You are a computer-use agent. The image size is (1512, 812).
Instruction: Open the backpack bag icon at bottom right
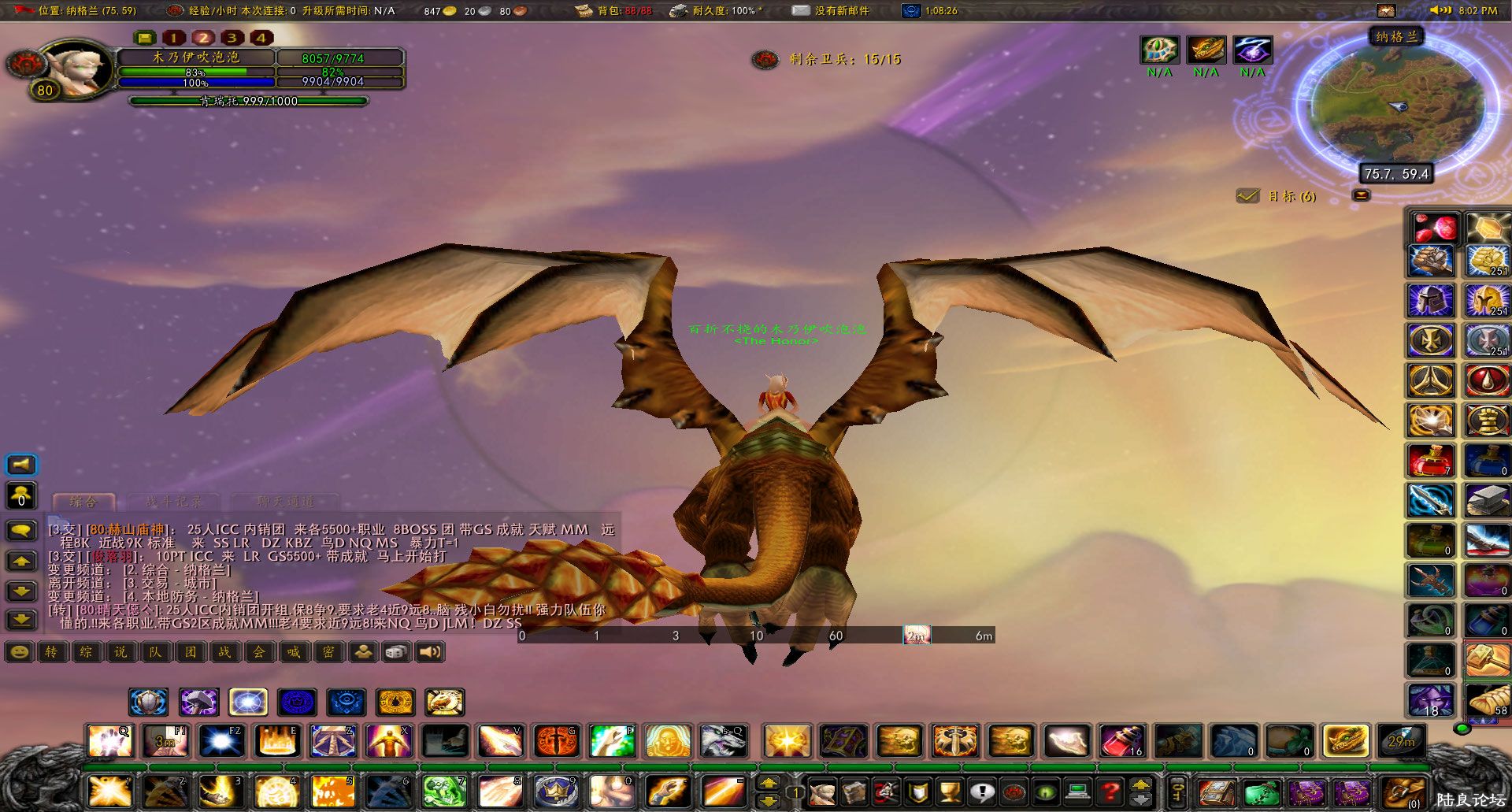(1404, 792)
